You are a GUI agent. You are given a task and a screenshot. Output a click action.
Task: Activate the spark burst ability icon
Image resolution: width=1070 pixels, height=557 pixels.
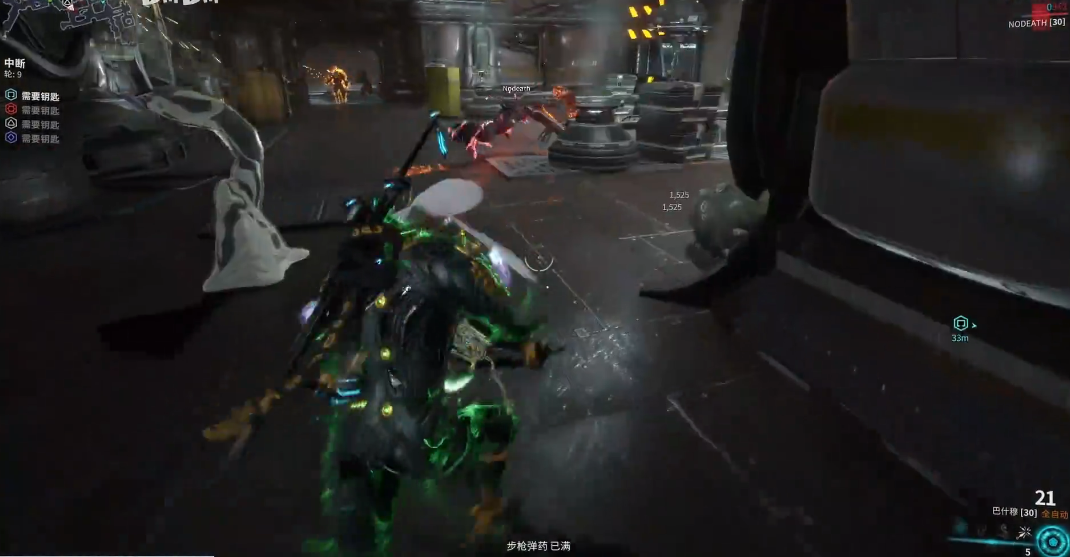(x=1023, y=529)
